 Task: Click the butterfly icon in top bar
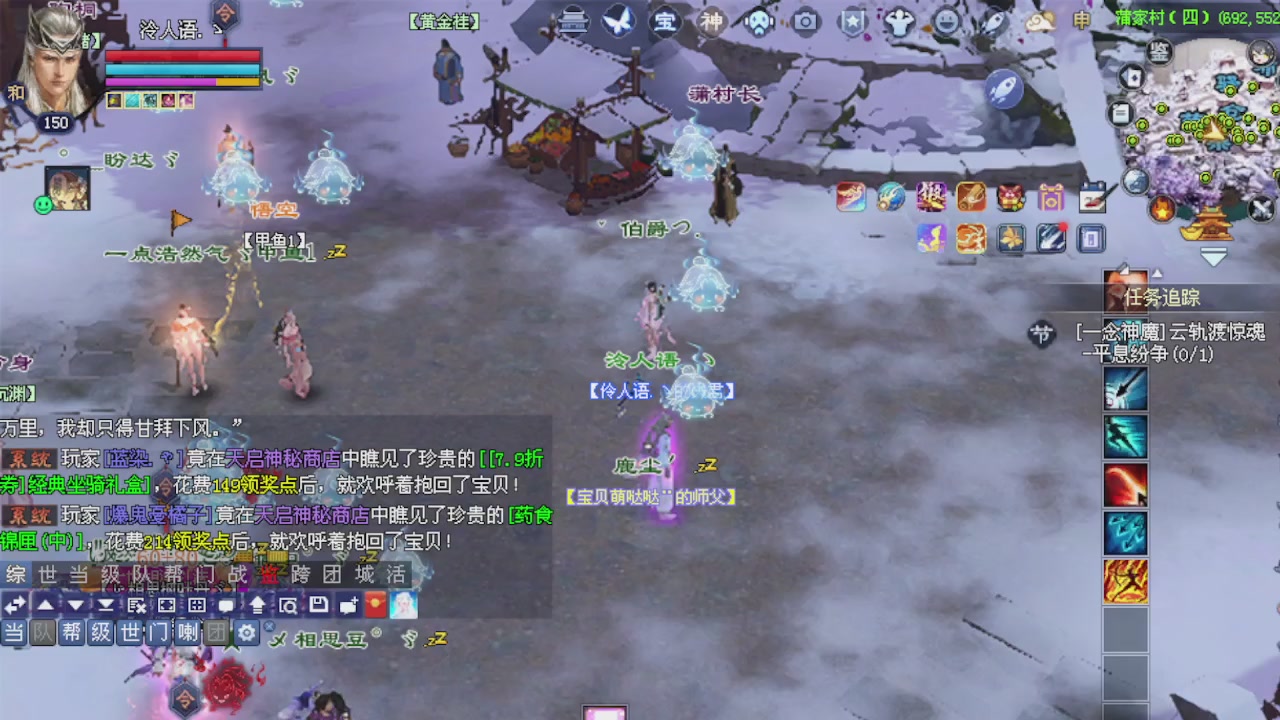[619, 21]
